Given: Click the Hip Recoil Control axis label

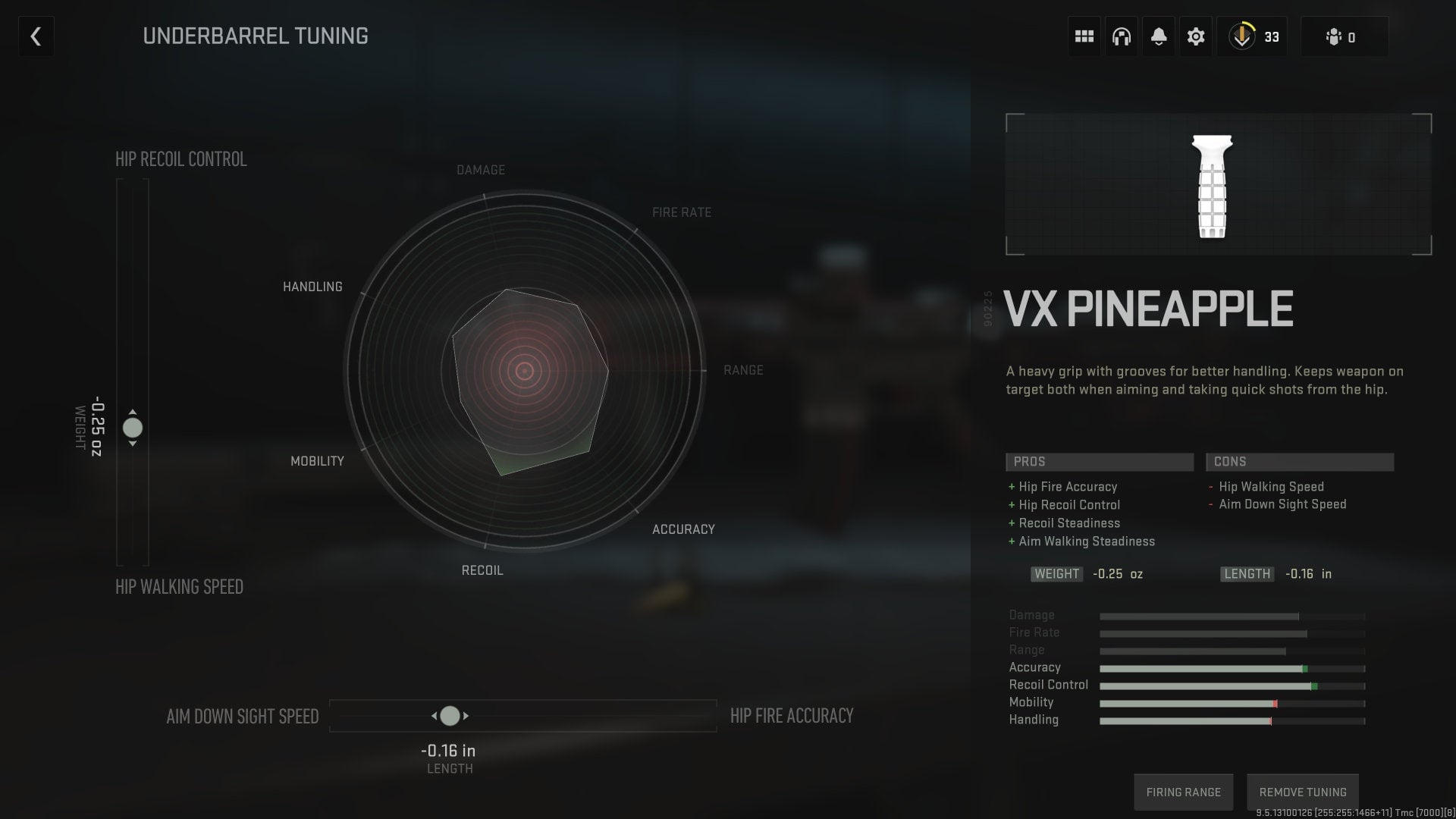Looking at the screenshot, I should point(180,159).
